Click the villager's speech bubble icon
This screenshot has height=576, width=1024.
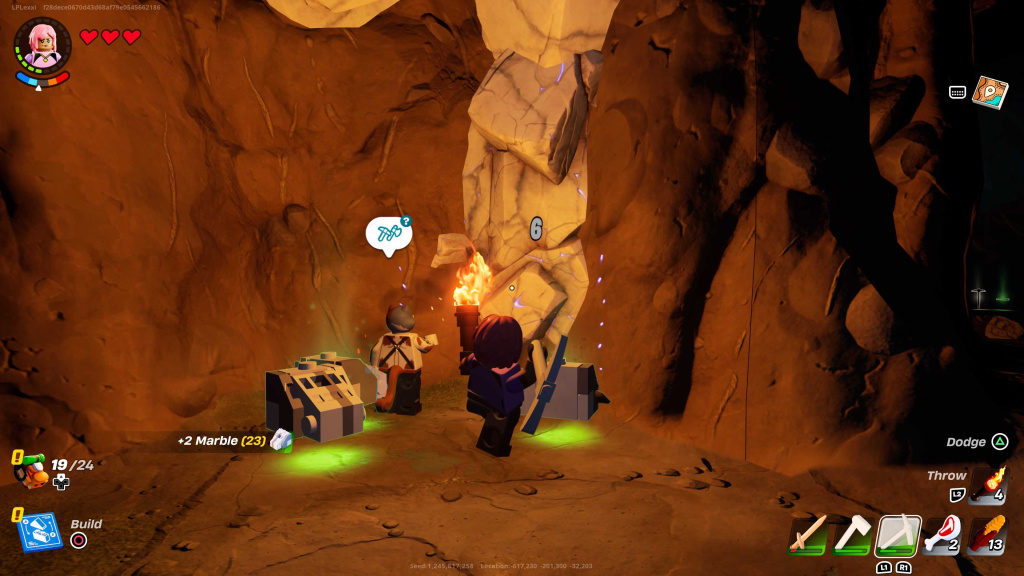pos(388,235)
